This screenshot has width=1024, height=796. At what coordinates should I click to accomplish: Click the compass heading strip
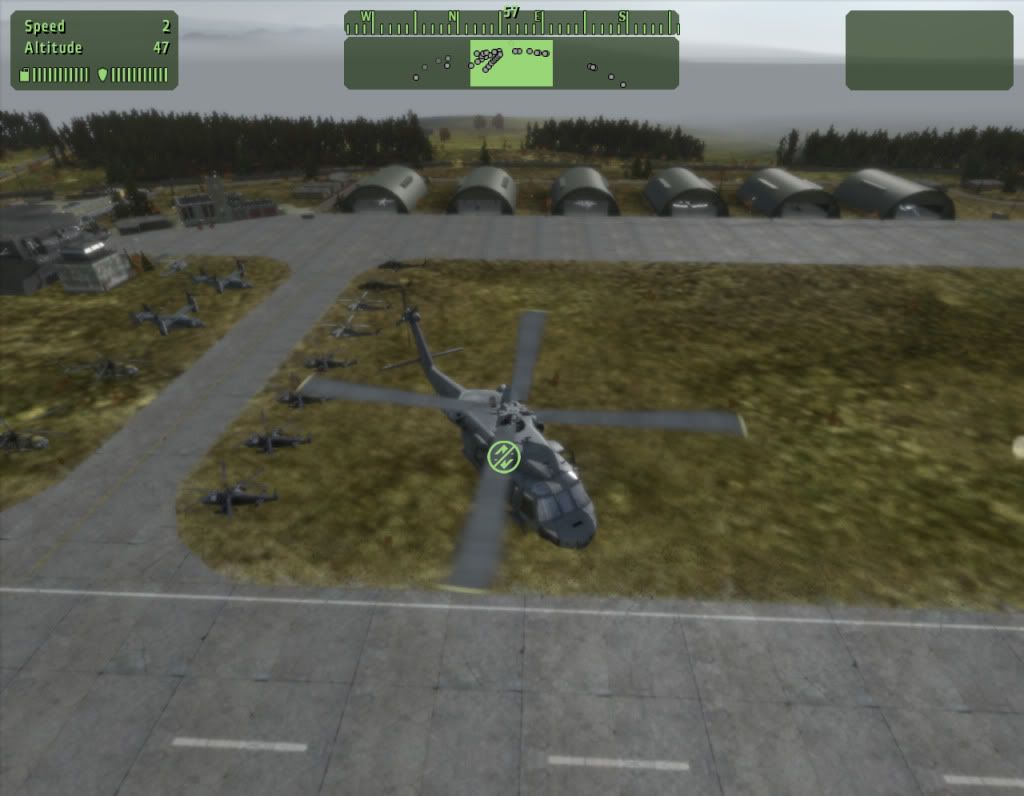point(511,20)
